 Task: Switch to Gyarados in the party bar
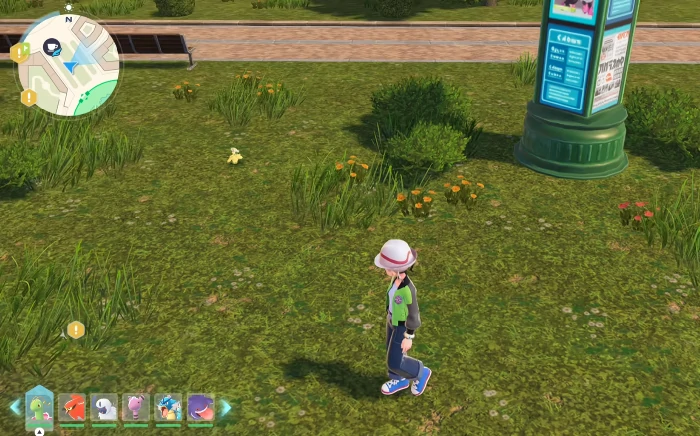coord(168,407)
